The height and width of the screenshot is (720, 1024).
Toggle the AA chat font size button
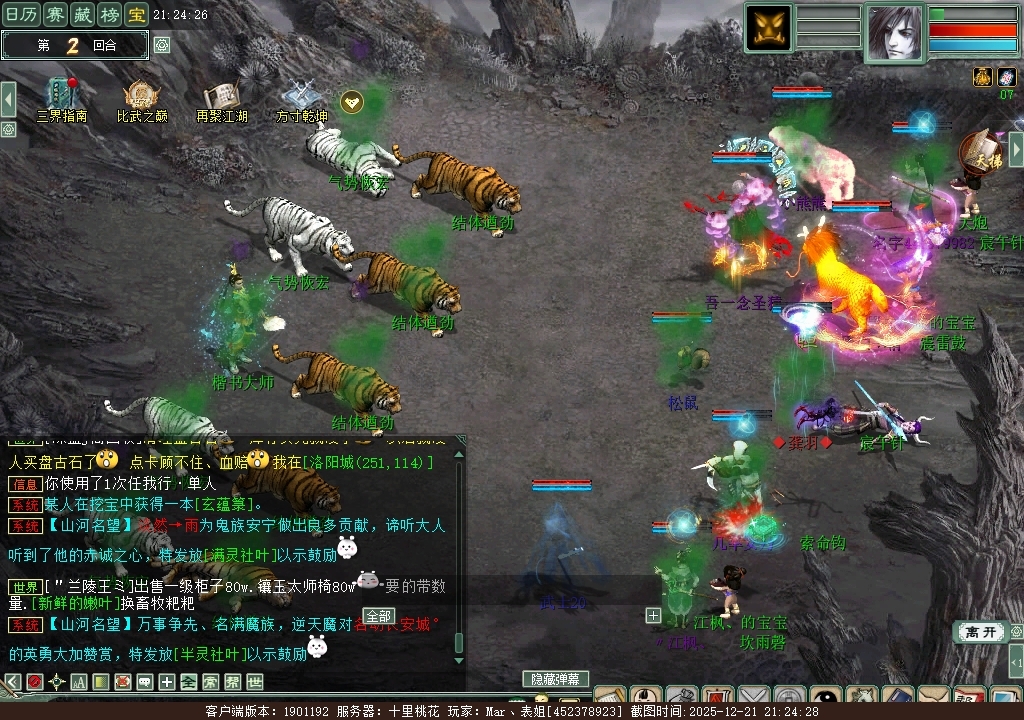tap(78, 682)
